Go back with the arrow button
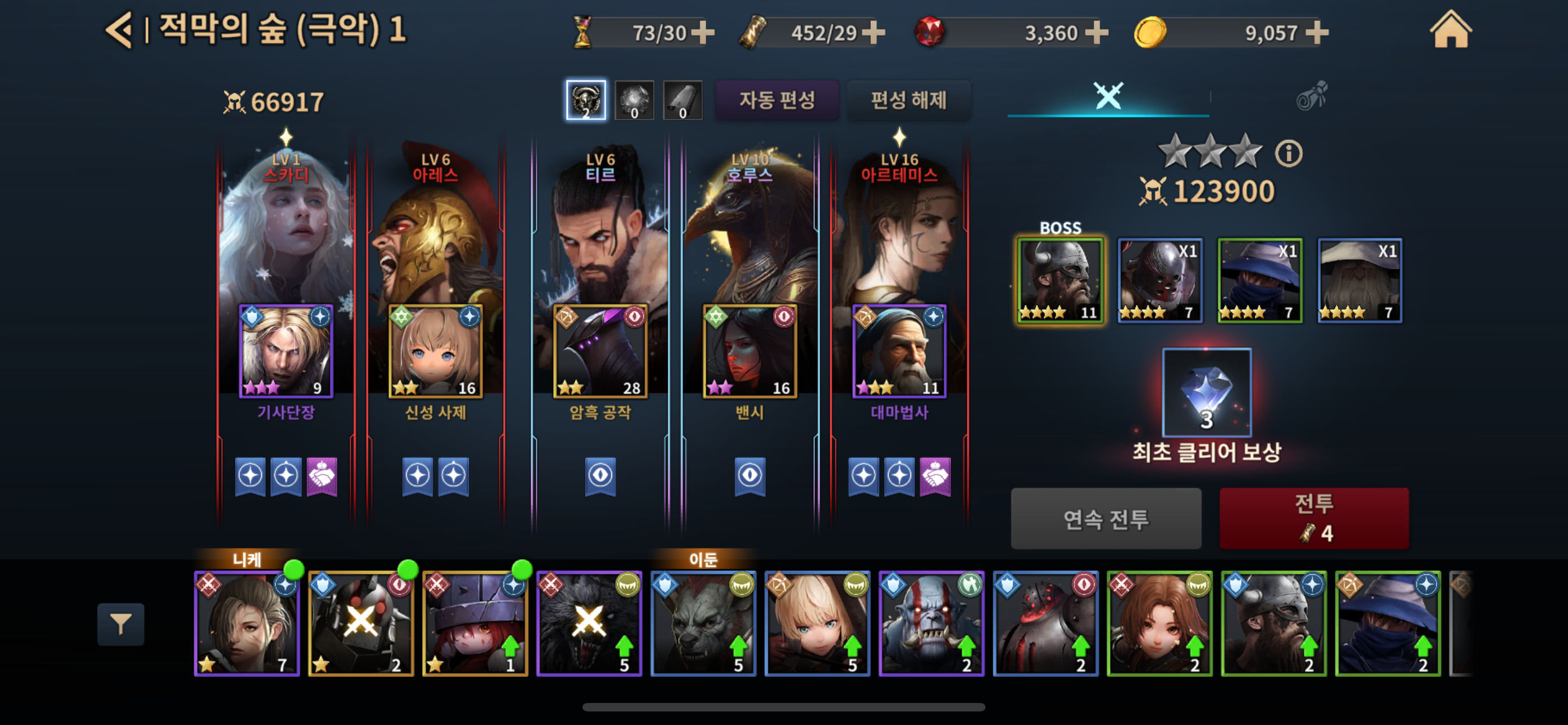This screenshot has height=725, width=1568. [x=119, y=30]
